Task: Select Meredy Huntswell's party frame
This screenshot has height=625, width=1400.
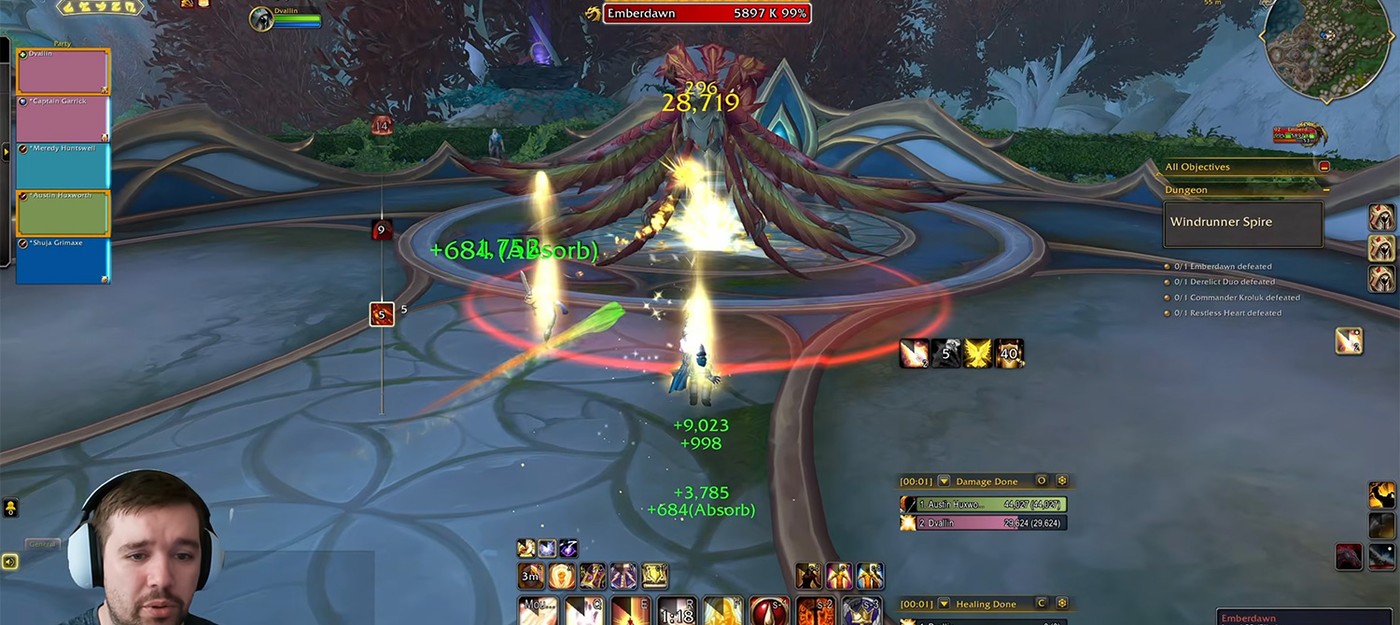Action: tap(63, 166)
